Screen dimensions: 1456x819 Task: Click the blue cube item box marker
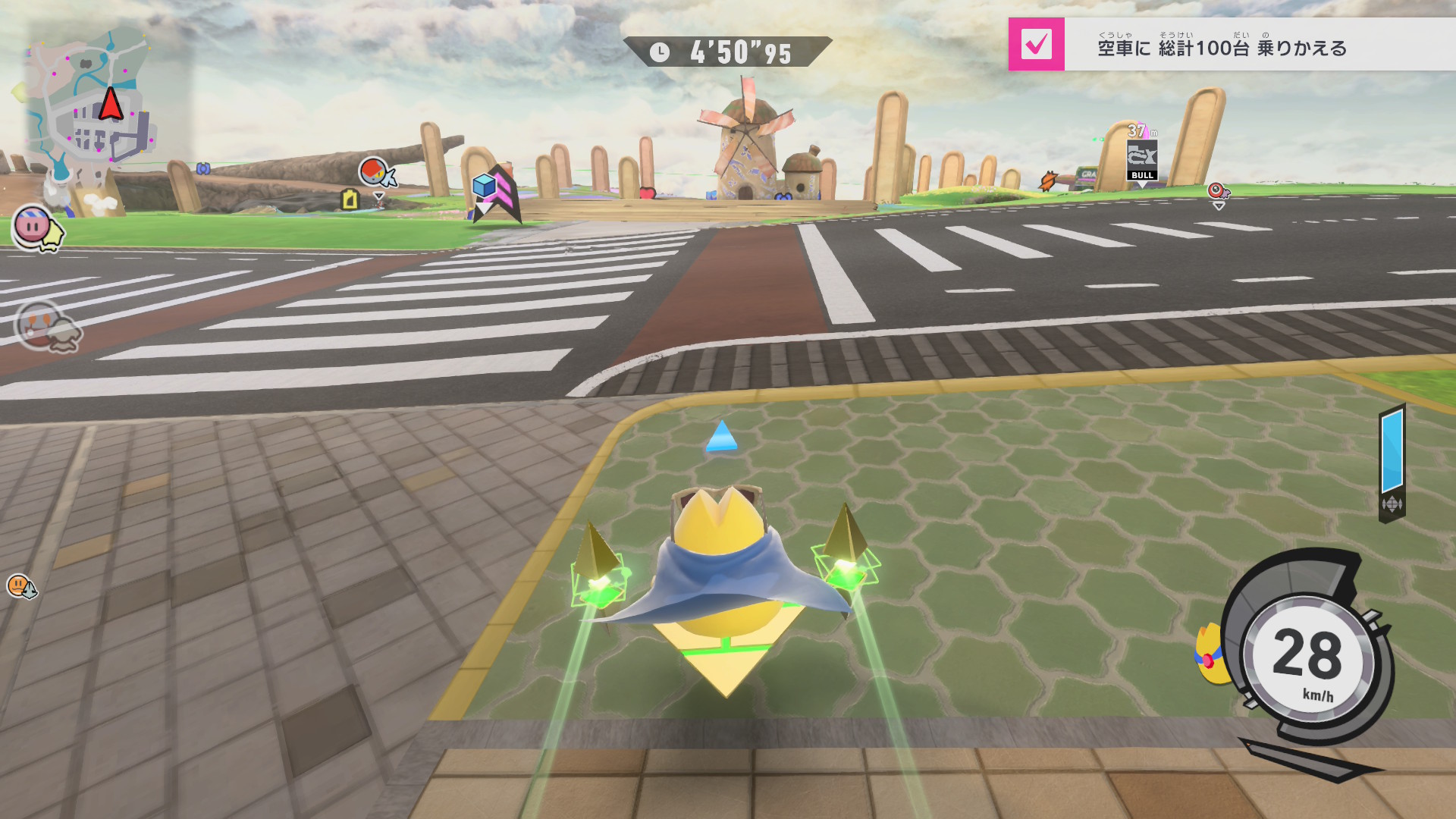[484, 186]
